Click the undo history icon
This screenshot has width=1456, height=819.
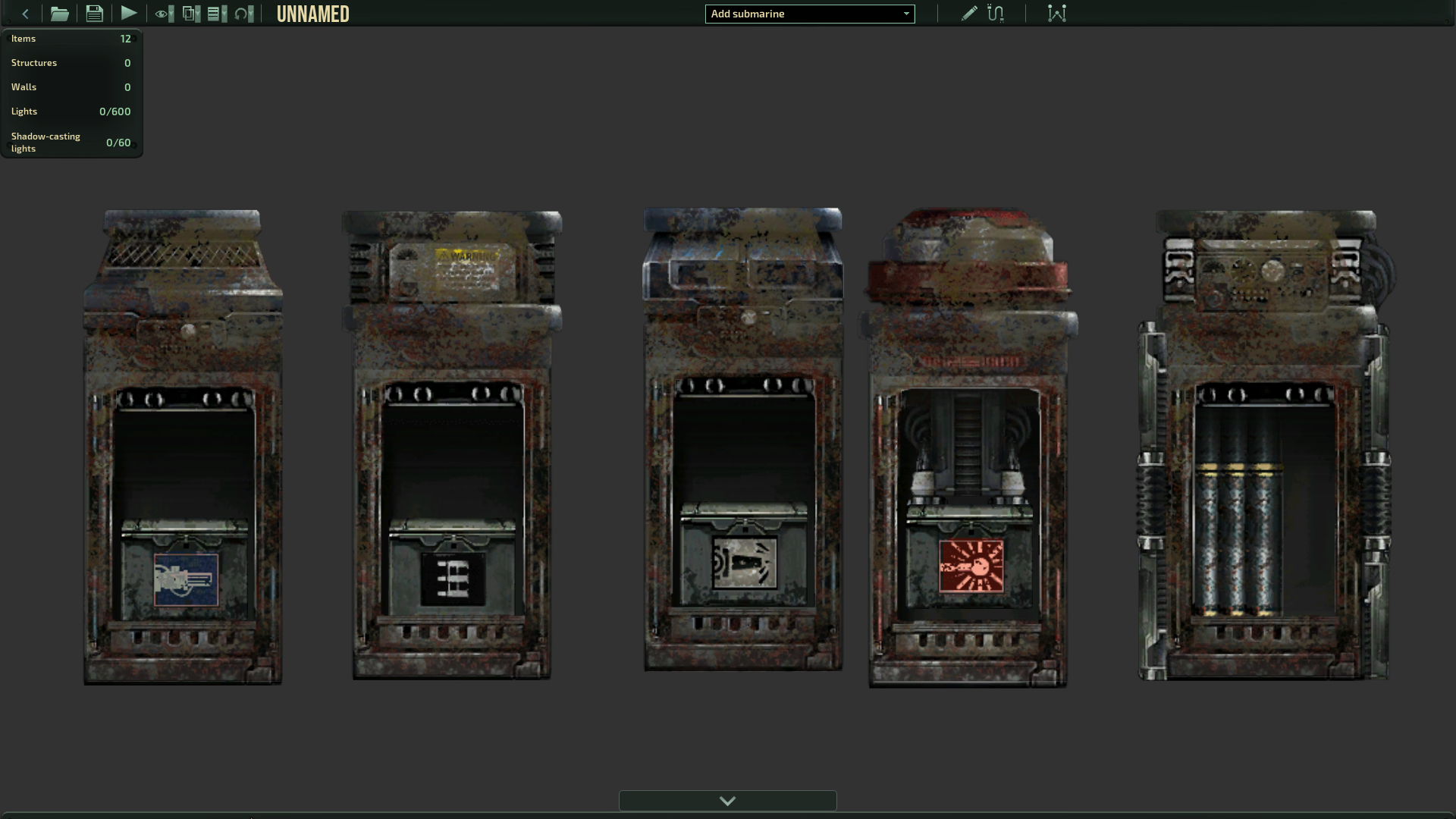pos(241,14)
